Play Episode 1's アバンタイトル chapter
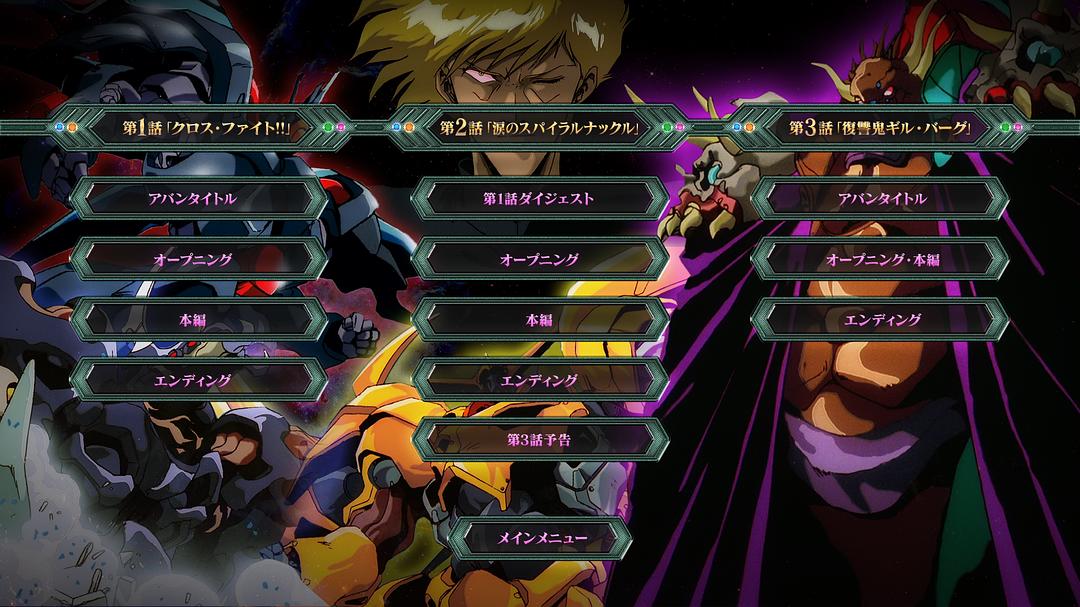This screenshot has height=607, width=1080. click(x=199, y=198)
